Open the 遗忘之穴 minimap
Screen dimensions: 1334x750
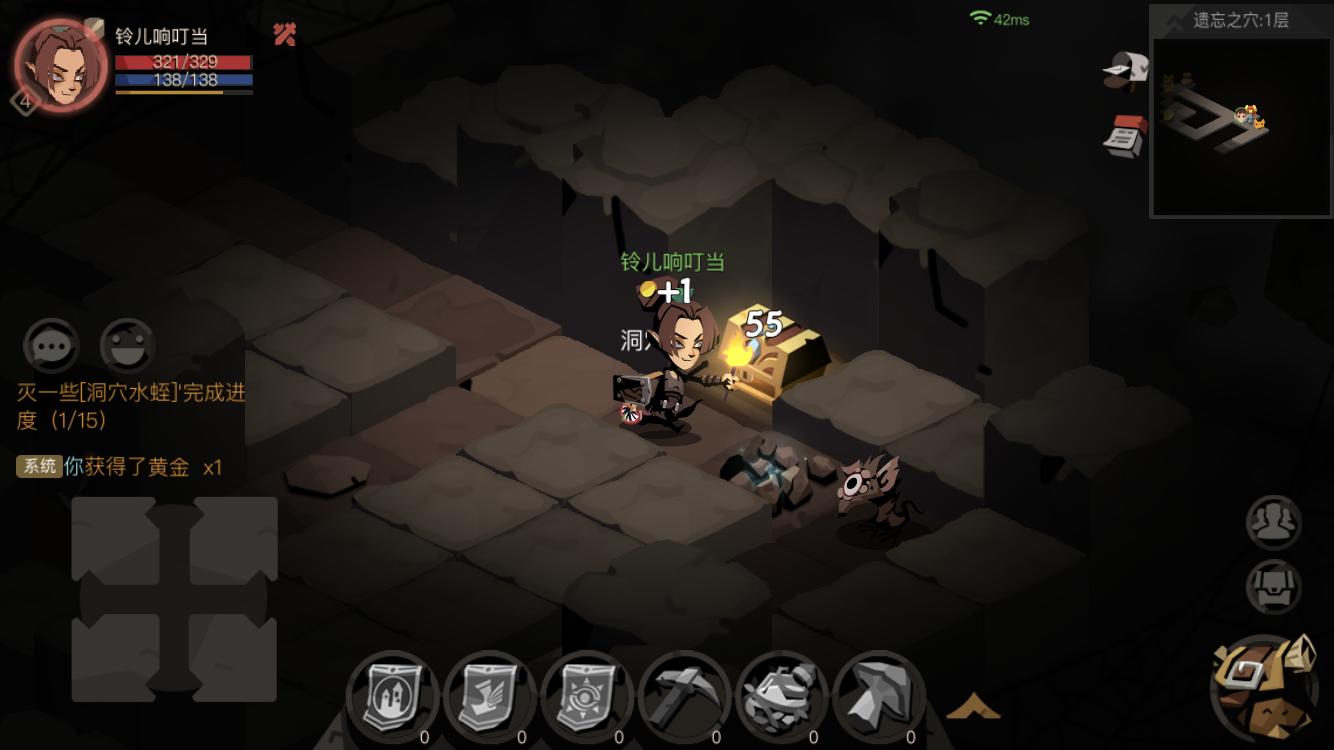(x=1241, y=125)
